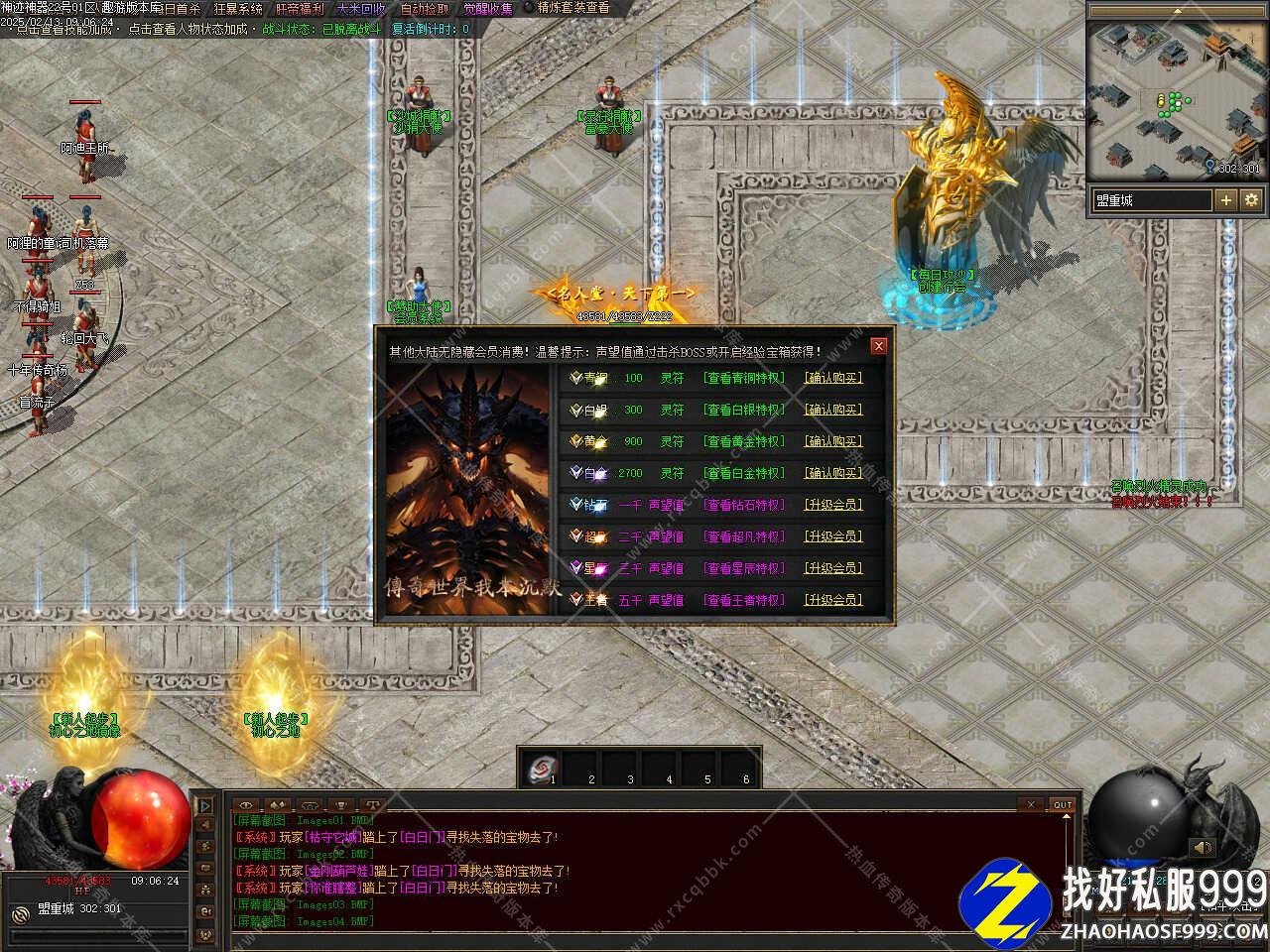Viewport: 1270px width, 952px height.
Task: Toggle 自动捡取 auto-pickup
Action: 424,9
